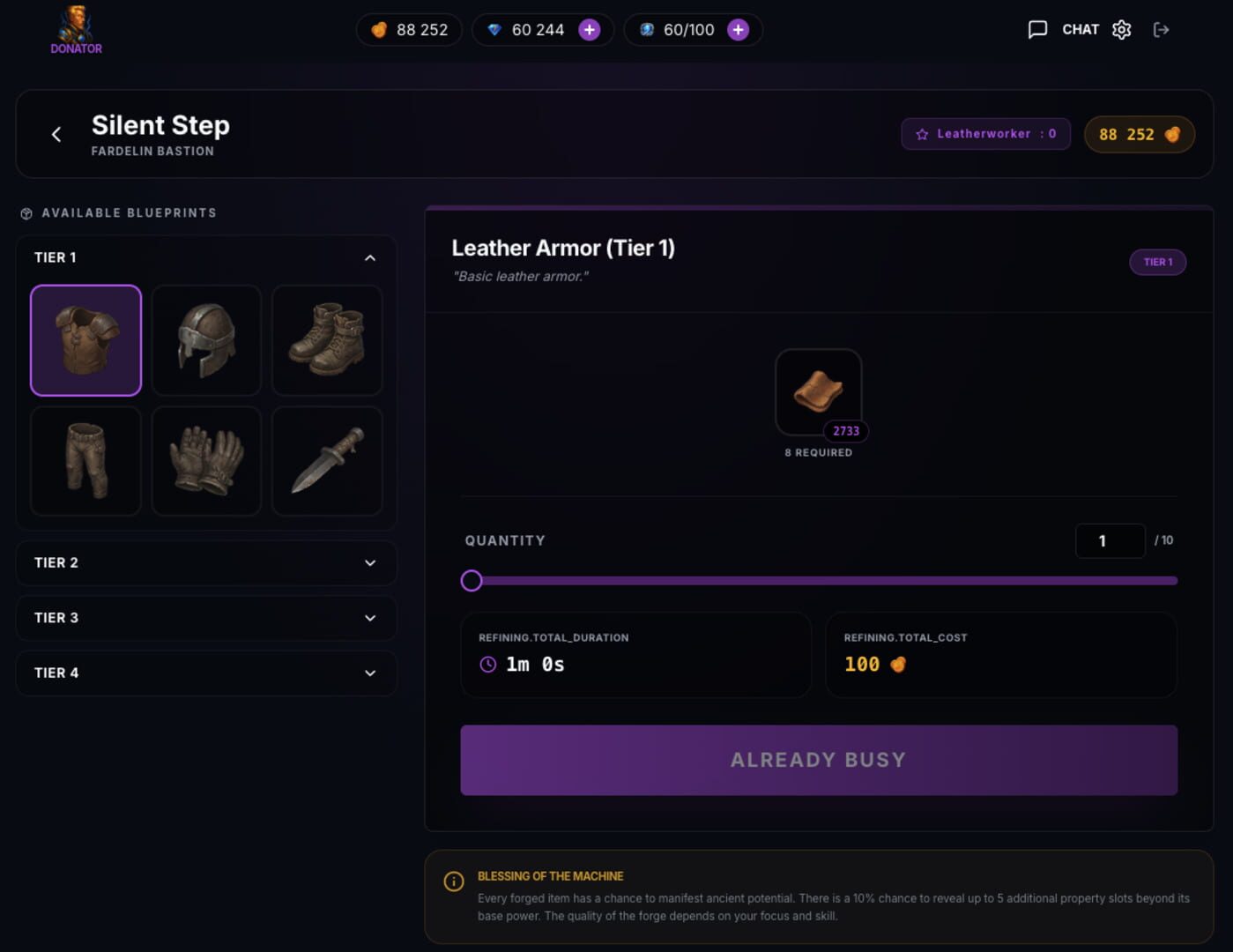Select the leather chestpiece blueprint

pos(85,340)
